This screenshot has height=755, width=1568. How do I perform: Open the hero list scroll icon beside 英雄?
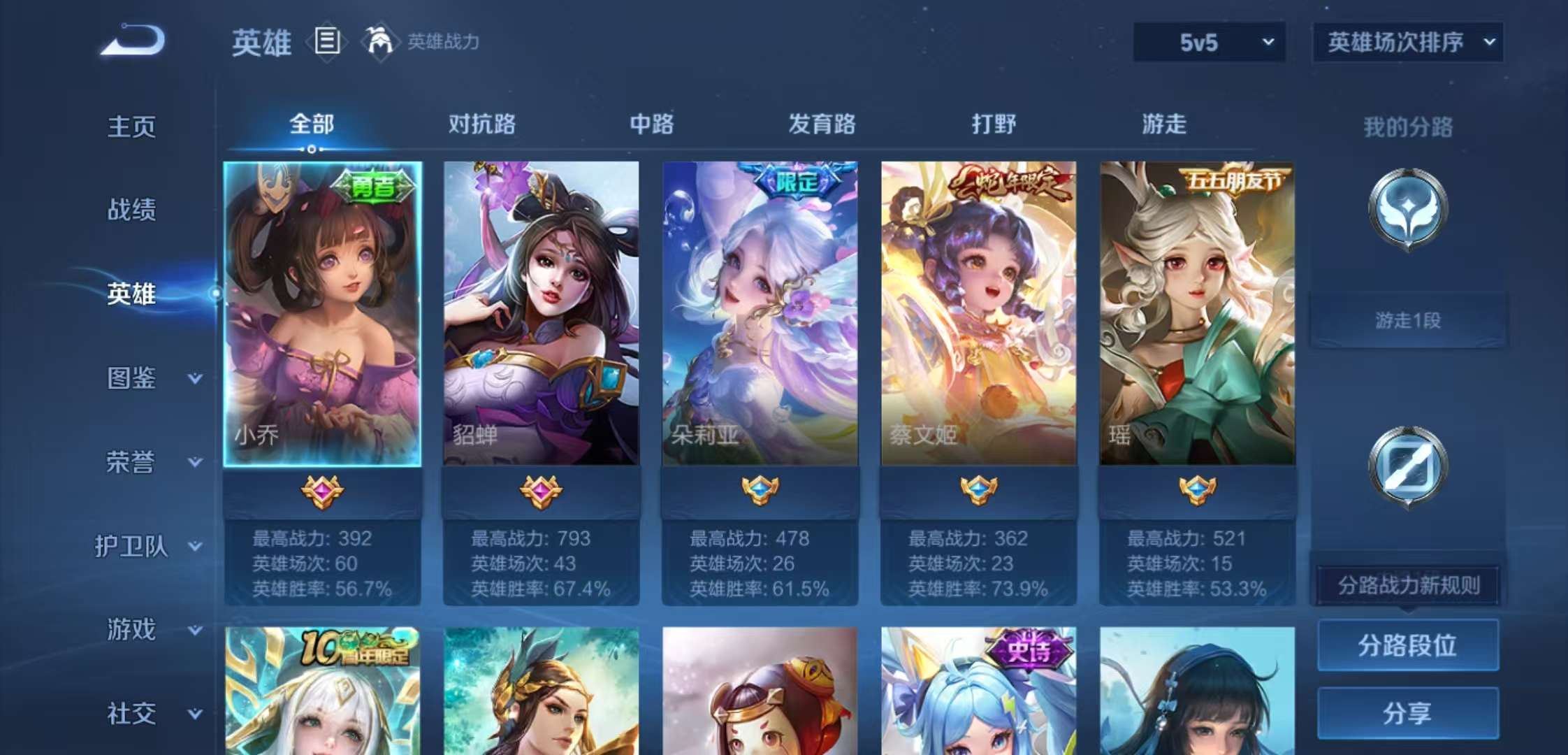click(326, 42)
